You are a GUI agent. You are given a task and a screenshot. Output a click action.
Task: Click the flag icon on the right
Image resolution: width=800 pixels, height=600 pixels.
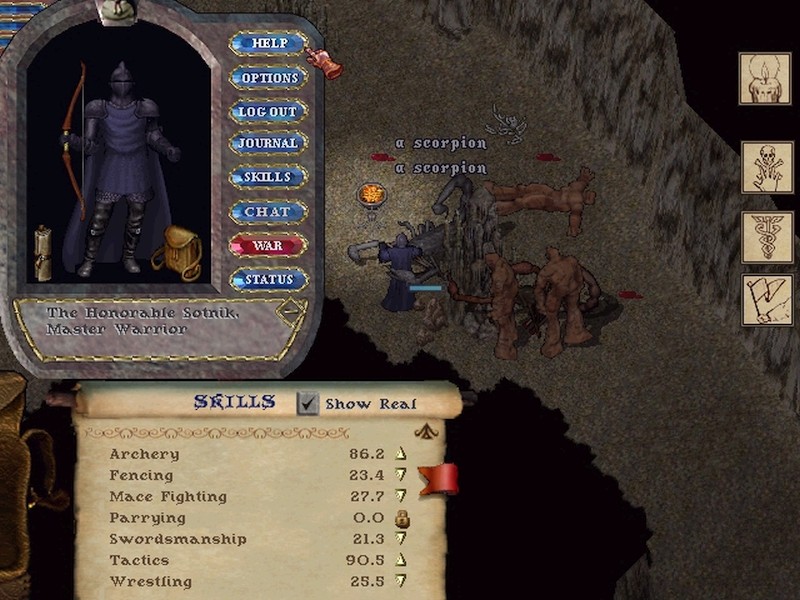(765, 300)
